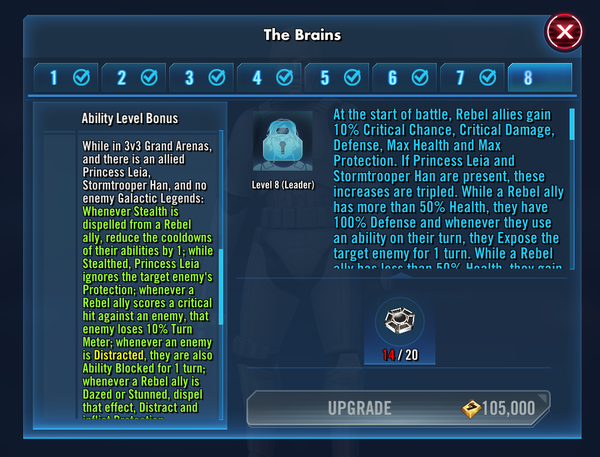Choose the level 6 tab

pyautogui.click(x=405, y=77)
